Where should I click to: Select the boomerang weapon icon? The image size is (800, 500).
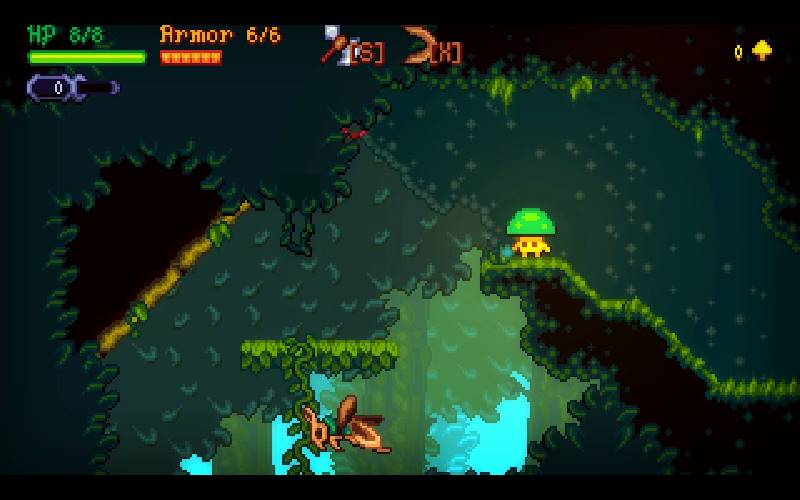tap(417, 44)
